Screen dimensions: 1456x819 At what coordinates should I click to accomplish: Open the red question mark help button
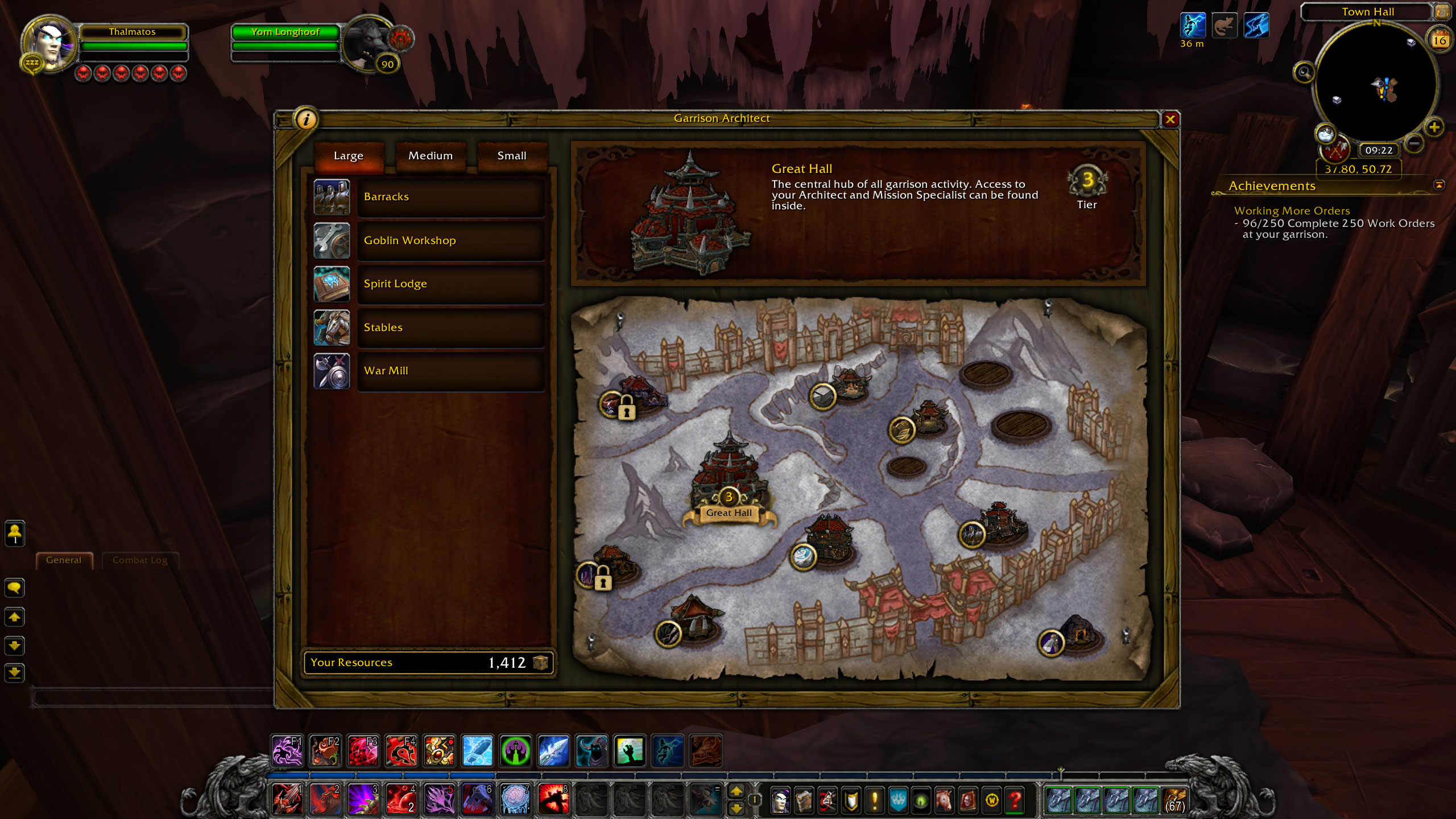click(1015, 800)
